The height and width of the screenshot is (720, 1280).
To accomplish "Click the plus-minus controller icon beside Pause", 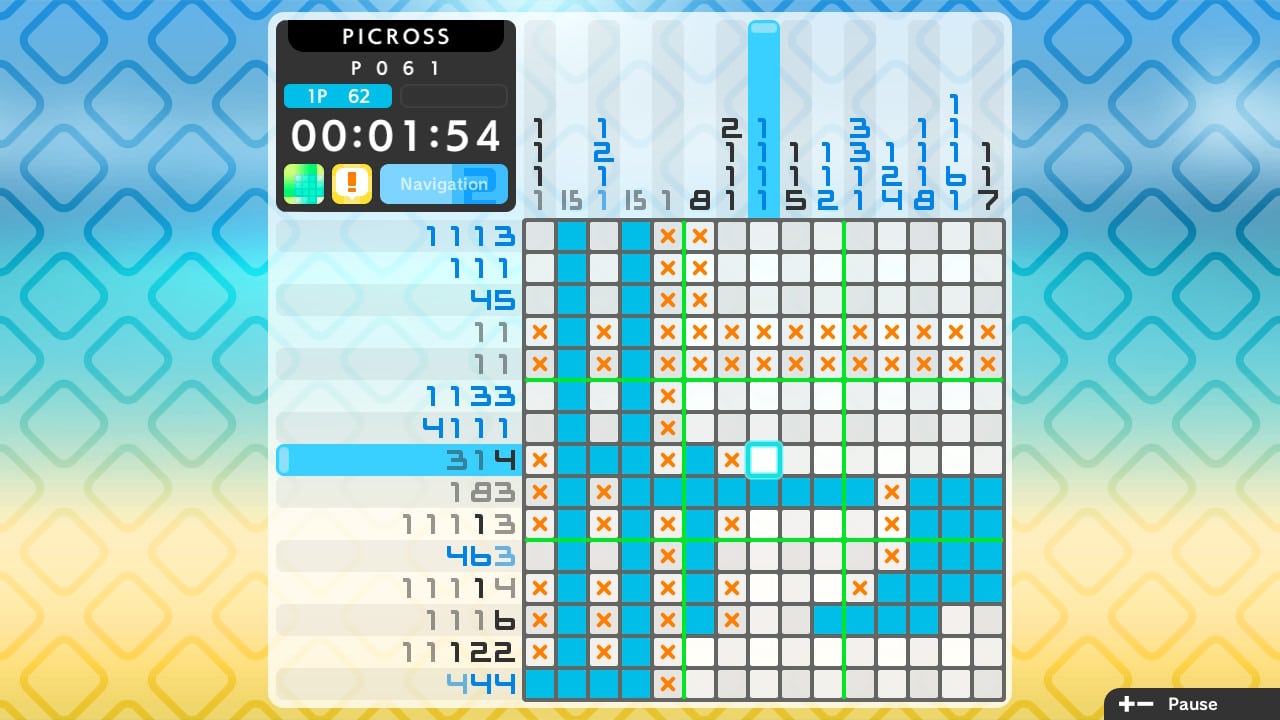I will 1135,703.
